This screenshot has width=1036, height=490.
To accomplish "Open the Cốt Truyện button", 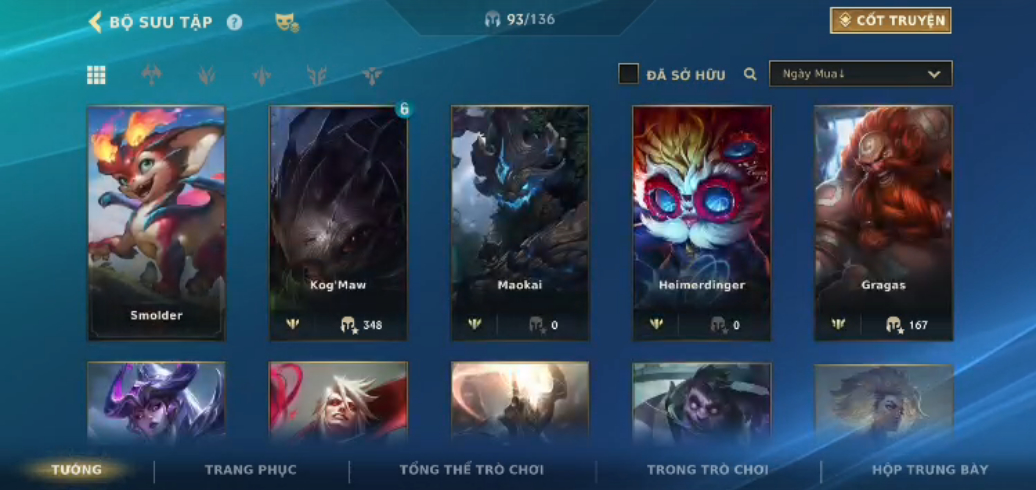I will click(890, 21).
